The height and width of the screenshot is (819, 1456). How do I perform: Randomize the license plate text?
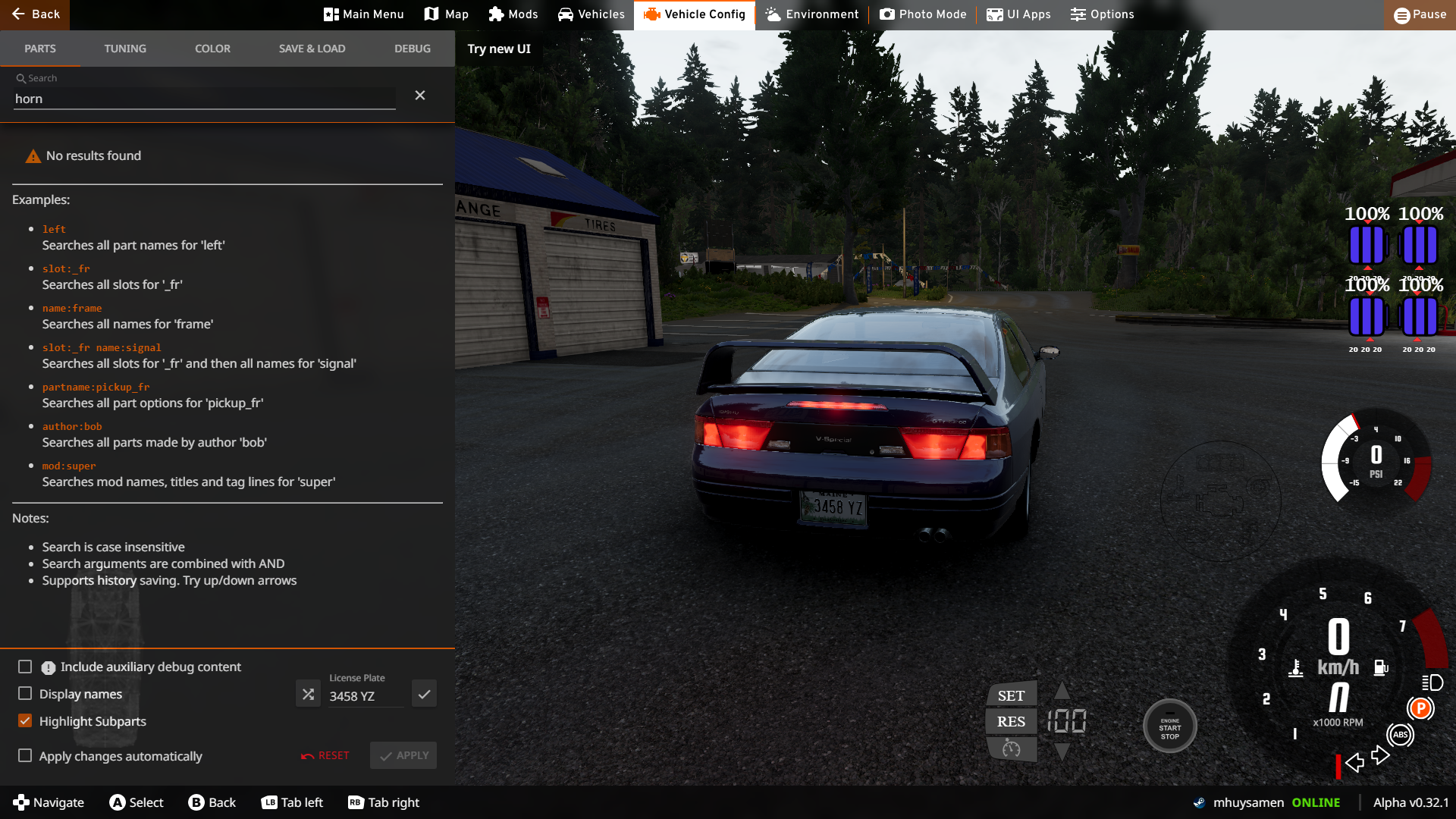pos(308,694)
